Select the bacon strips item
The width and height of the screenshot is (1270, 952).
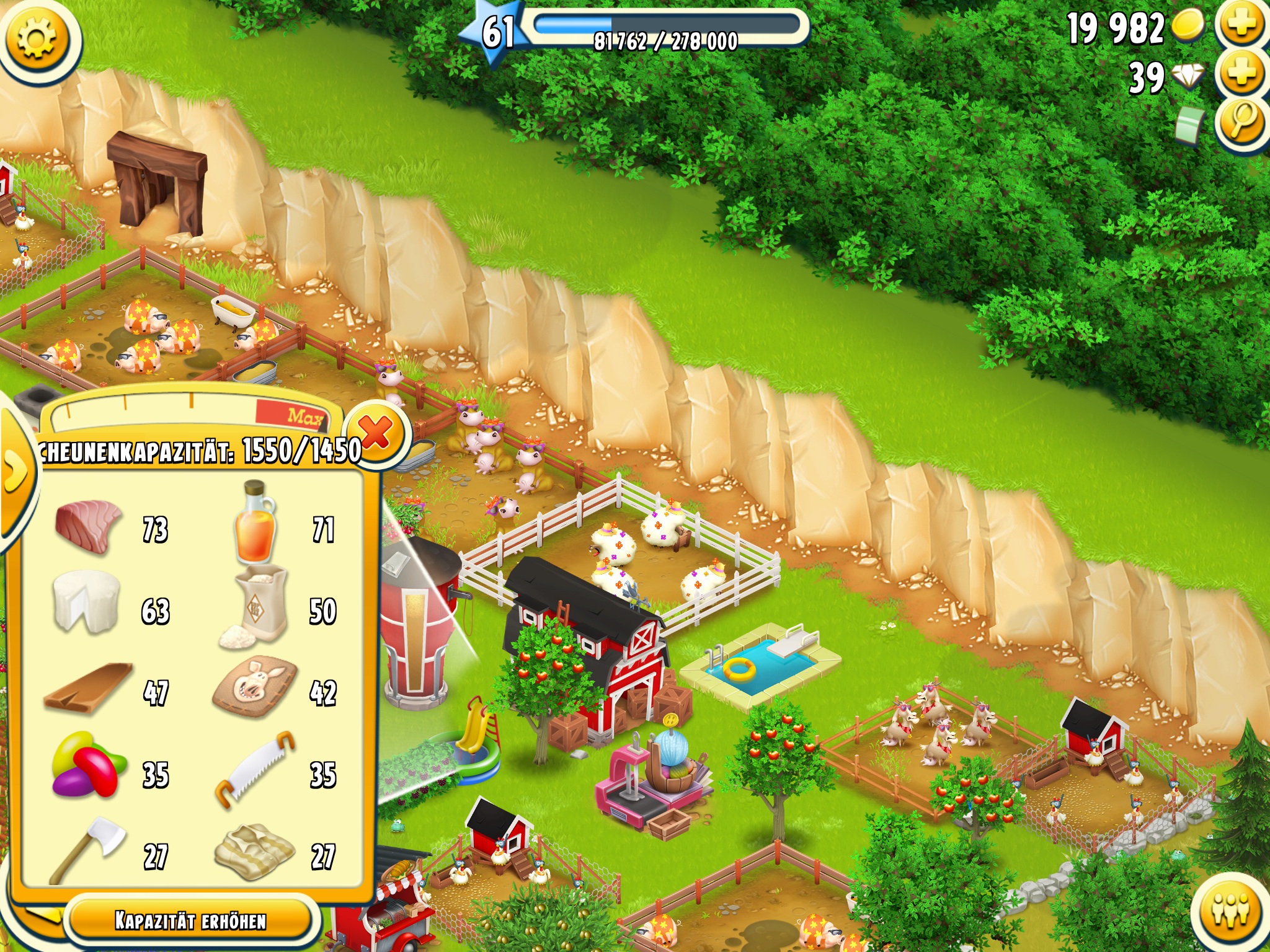[x=254, y=853]
